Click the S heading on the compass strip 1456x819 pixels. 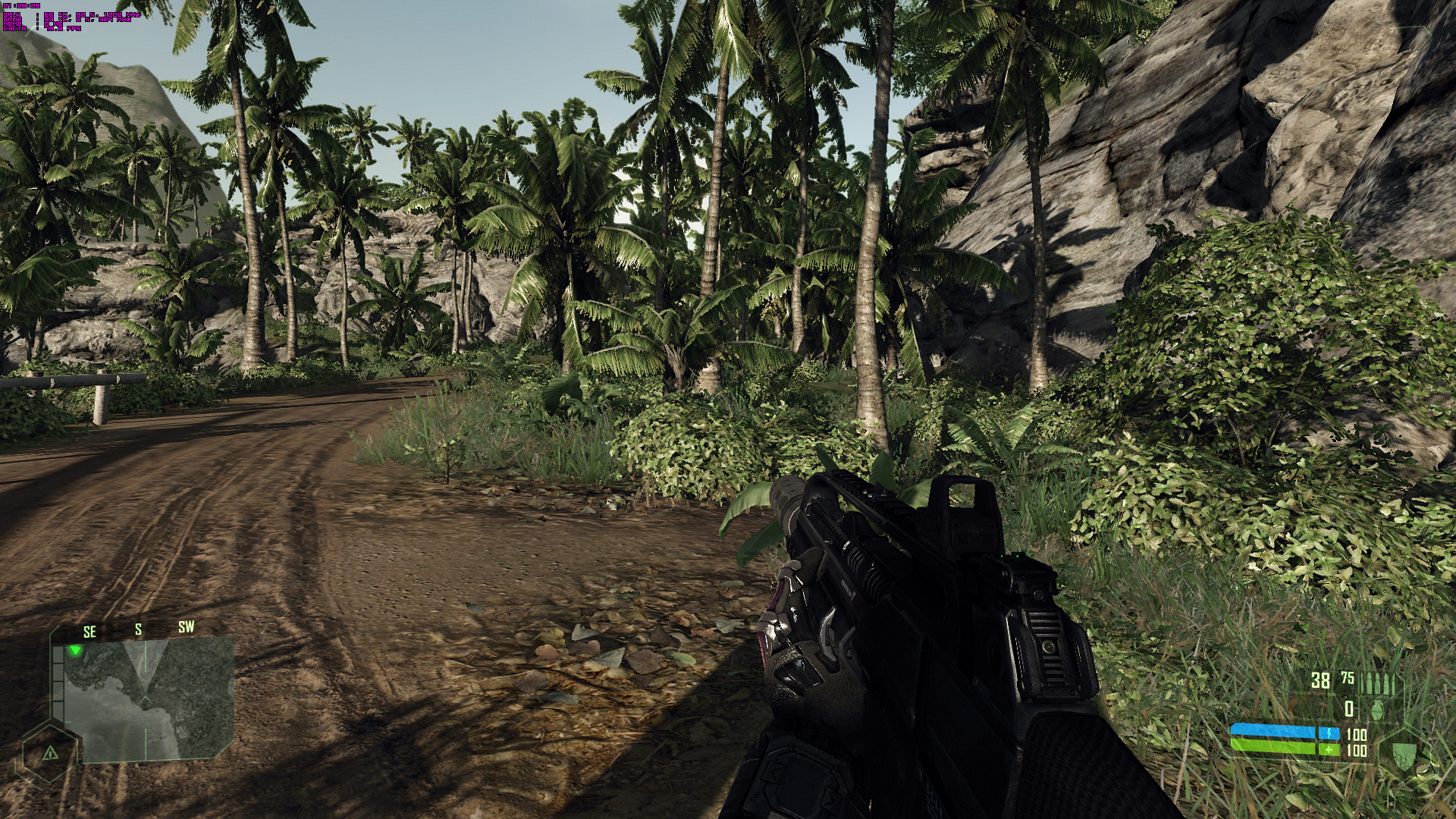pyautogui.click(x=137, y=629)
